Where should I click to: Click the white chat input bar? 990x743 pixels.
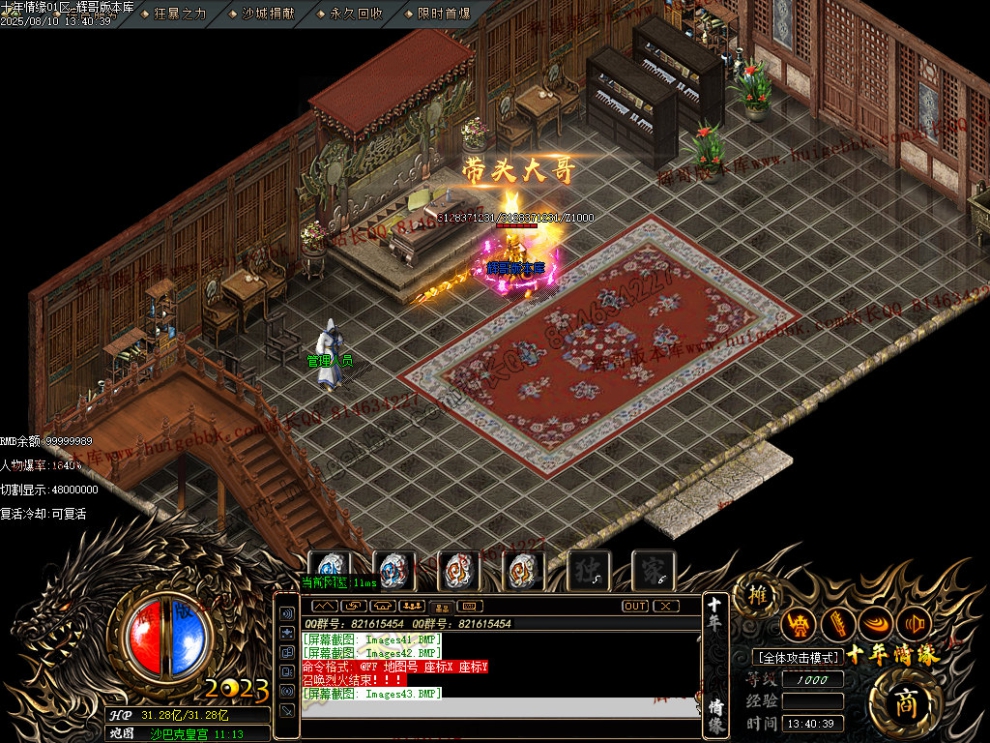click(500, 708)
